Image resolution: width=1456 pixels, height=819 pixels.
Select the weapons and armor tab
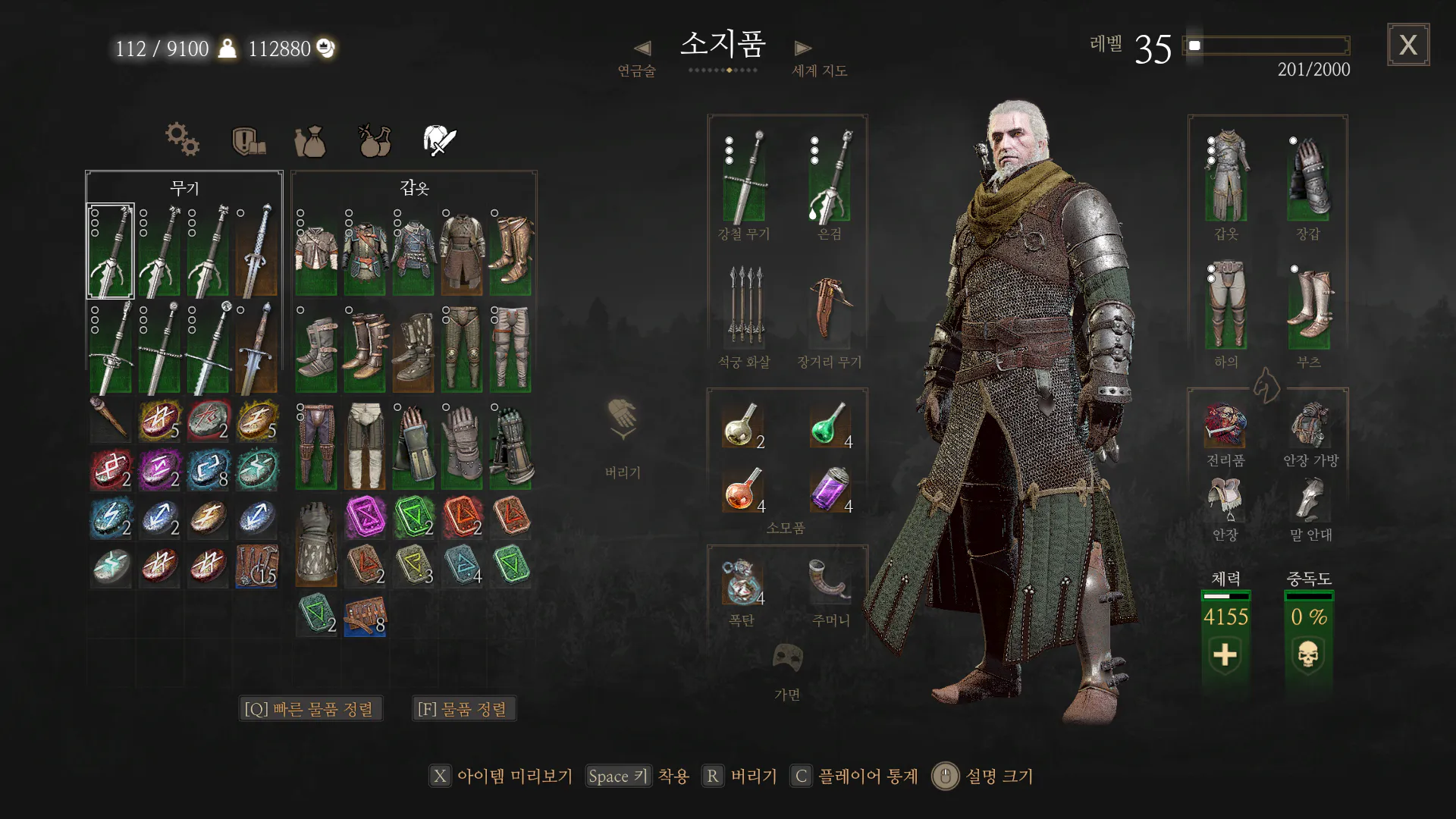tap(439, 141)
